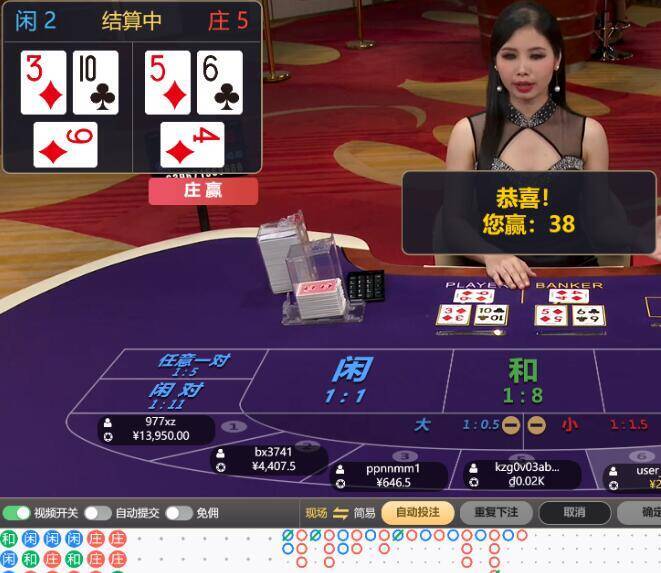Switch between 现场 and 简易 view
The width and height of the screenshot is (661, 573).
point(340,513)
